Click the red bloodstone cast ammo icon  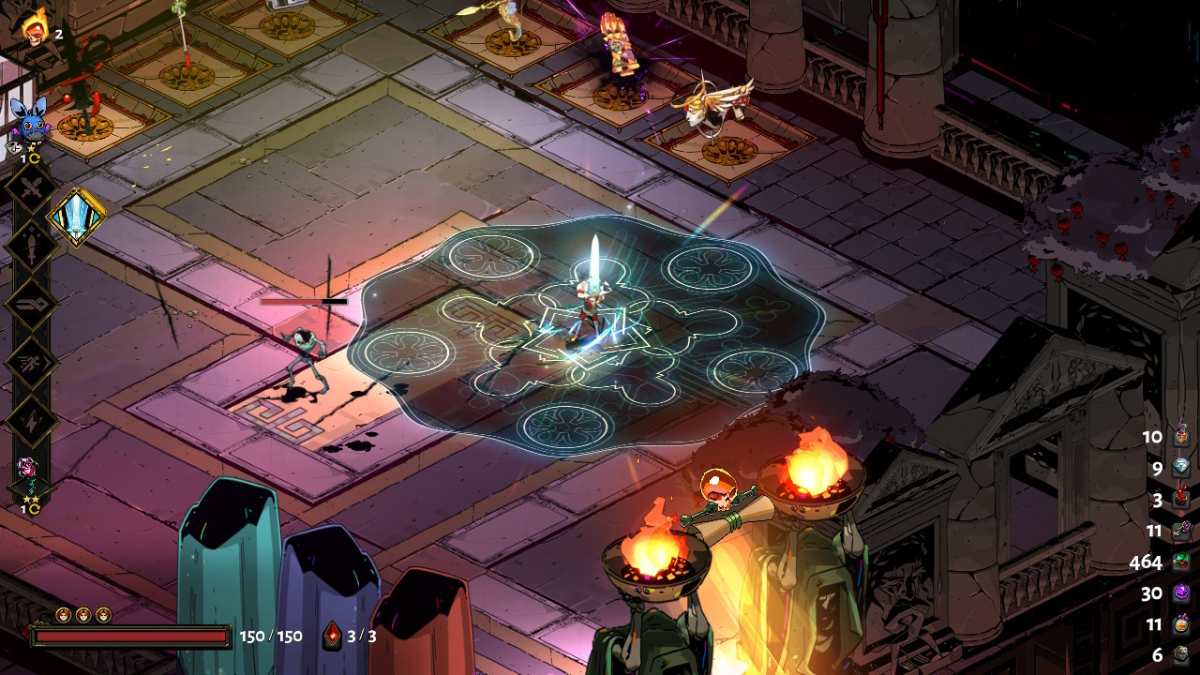[333, 636]
